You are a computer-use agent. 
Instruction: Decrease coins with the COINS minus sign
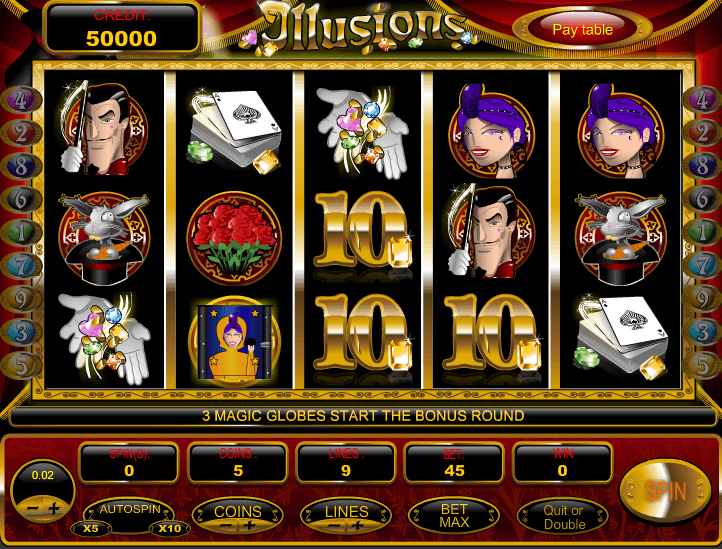coord(226,525)
